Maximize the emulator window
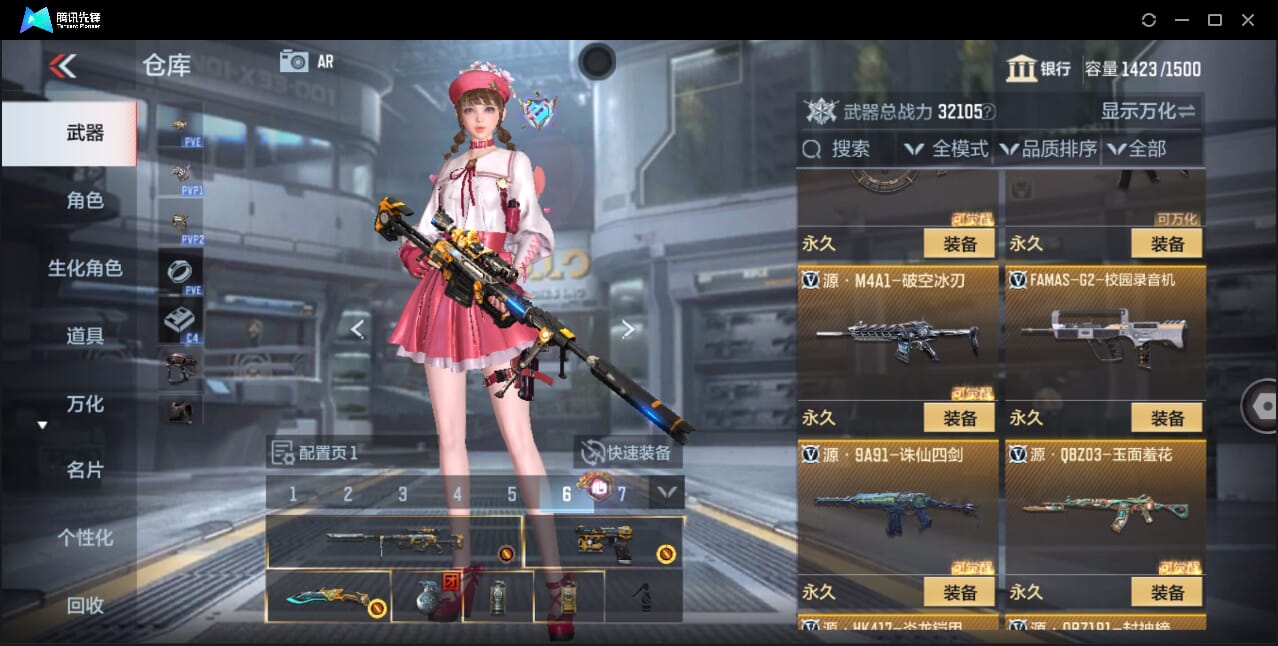1278x646 pixels. click(1215, 20)
